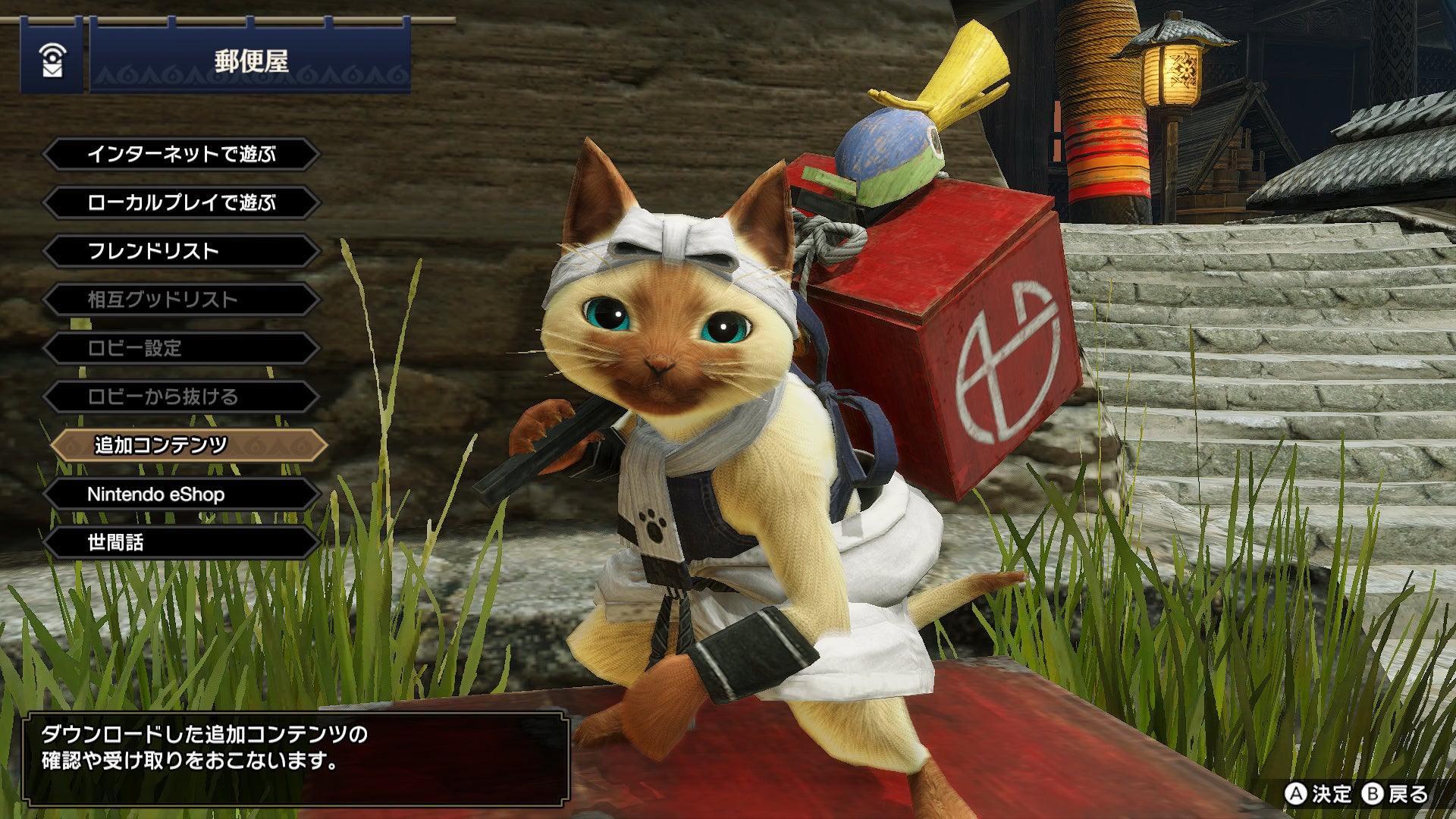Image resolution: width=1456 pixels, height=819 pixels.
Task: Select the ロビー設定 menu item
Action: click(x=181, y=348)
